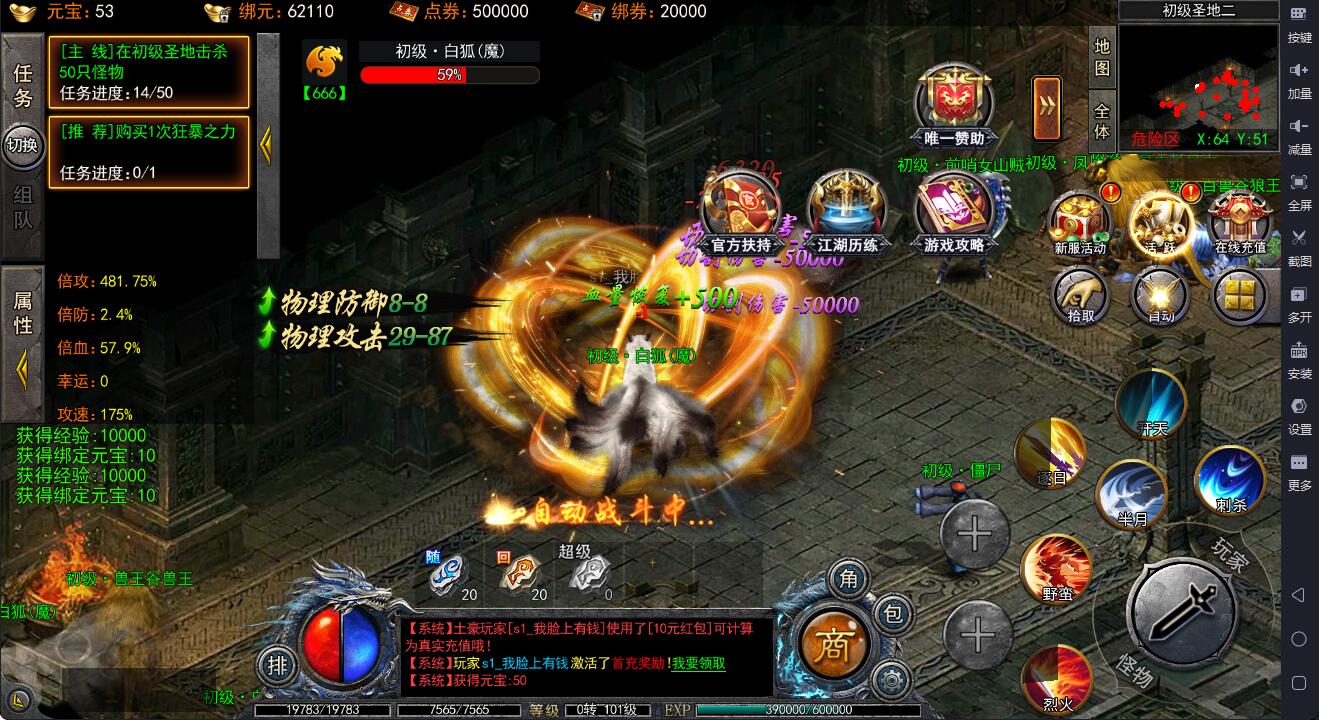Open the 在线充值 online recharge icon
This screenshot has width=1319, height=720.
pyautogui.click(x=1240, y=222)
